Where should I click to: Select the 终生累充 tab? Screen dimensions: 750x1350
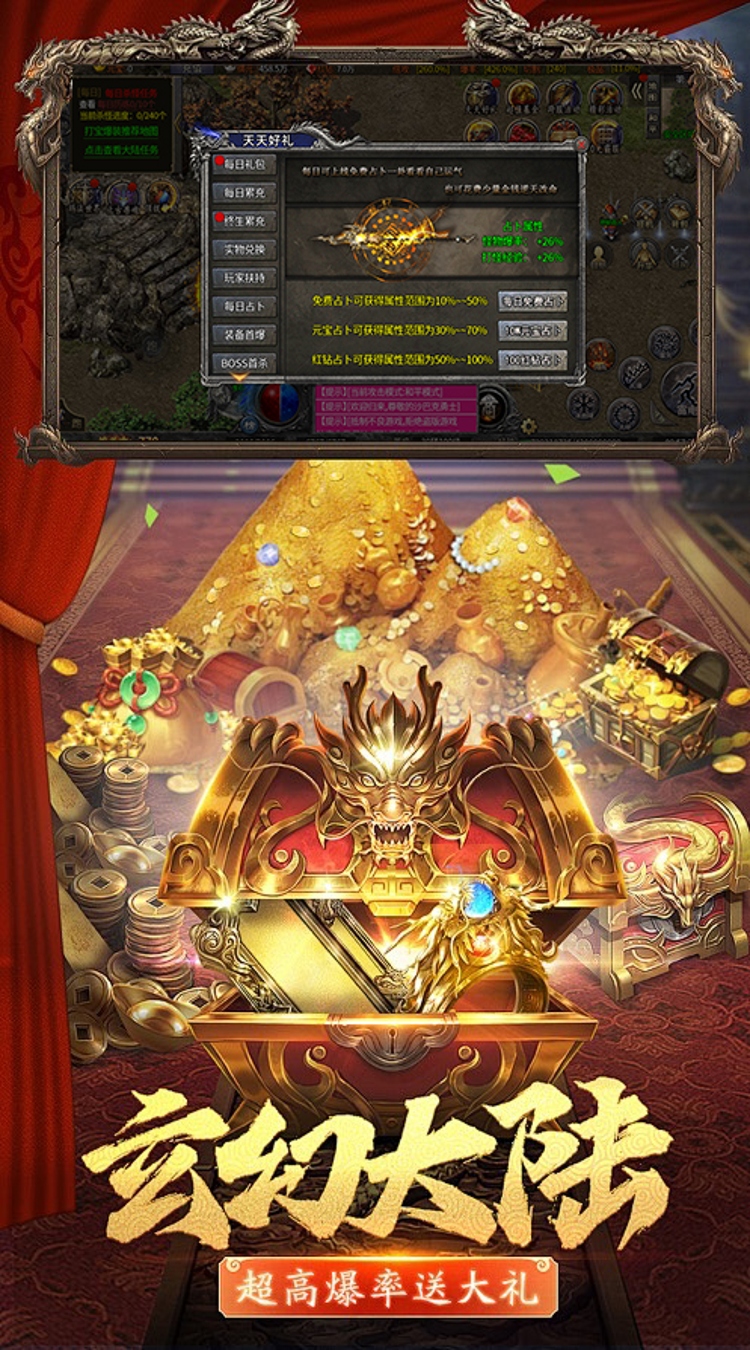tap(244, 221)
